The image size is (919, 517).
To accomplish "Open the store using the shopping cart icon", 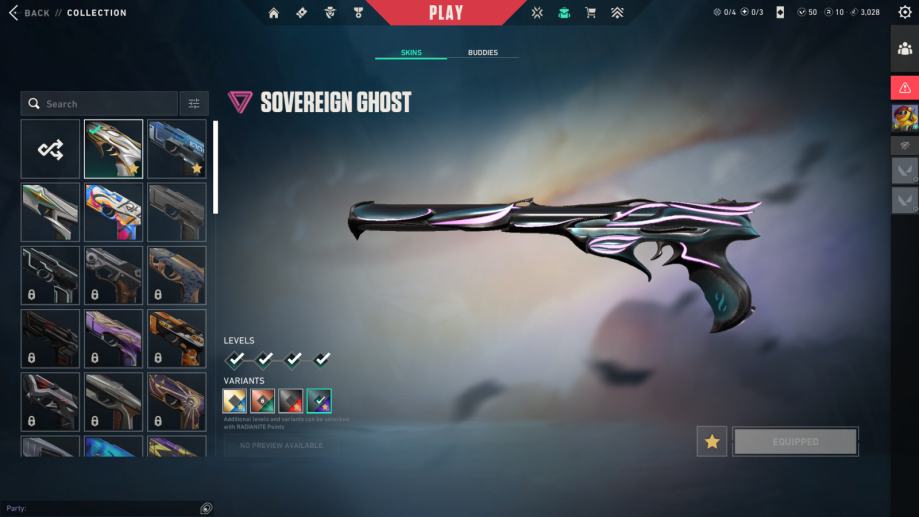I will tap(590, 13).
